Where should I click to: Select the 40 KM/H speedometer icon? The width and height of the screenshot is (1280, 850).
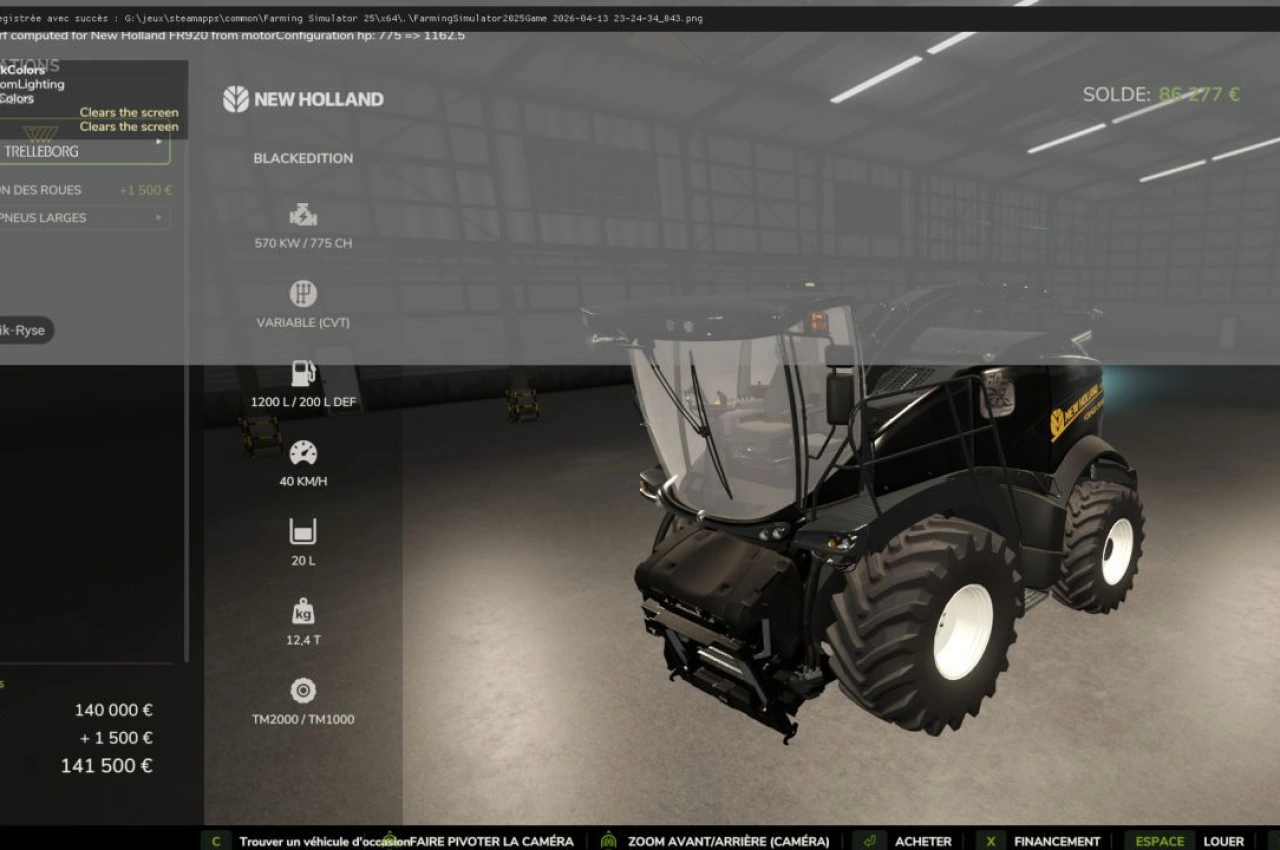click(x=302, y=452)
